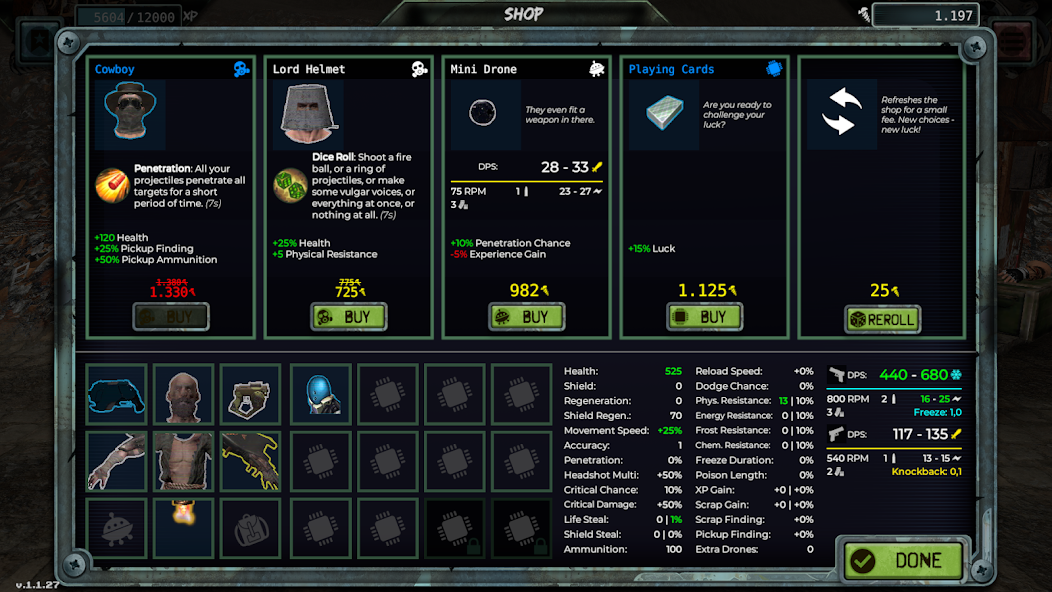Screen dimensions: 1052x592
Task: Confirm with the Done button
Action: pos(904,560)
